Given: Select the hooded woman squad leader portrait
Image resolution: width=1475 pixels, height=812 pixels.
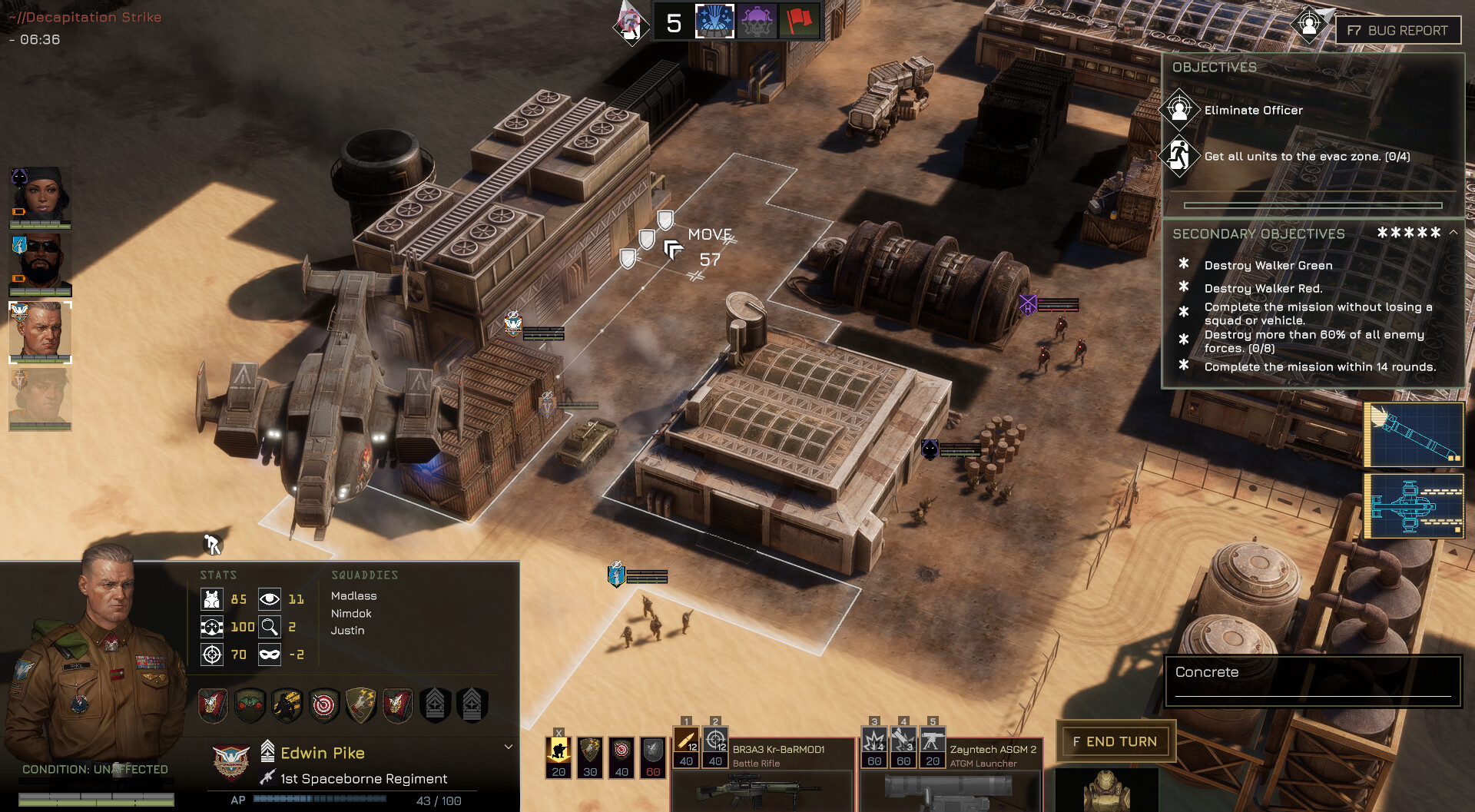Looking at the screenshot, I should pyautogui.click(x=40, y=197).
